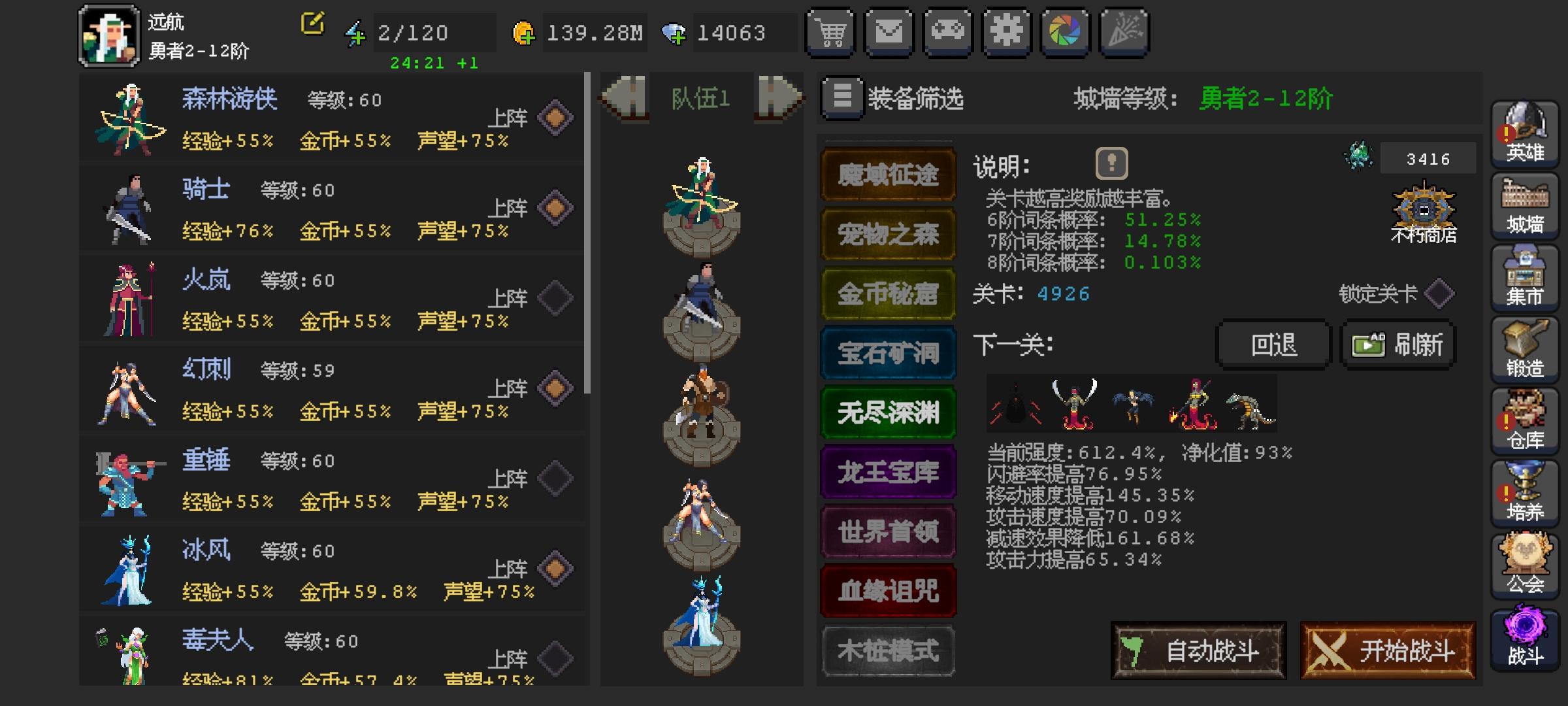Switch to 世界首领 world boss mode
Screen dimensions: 1568x706
(x=887, y=531)
